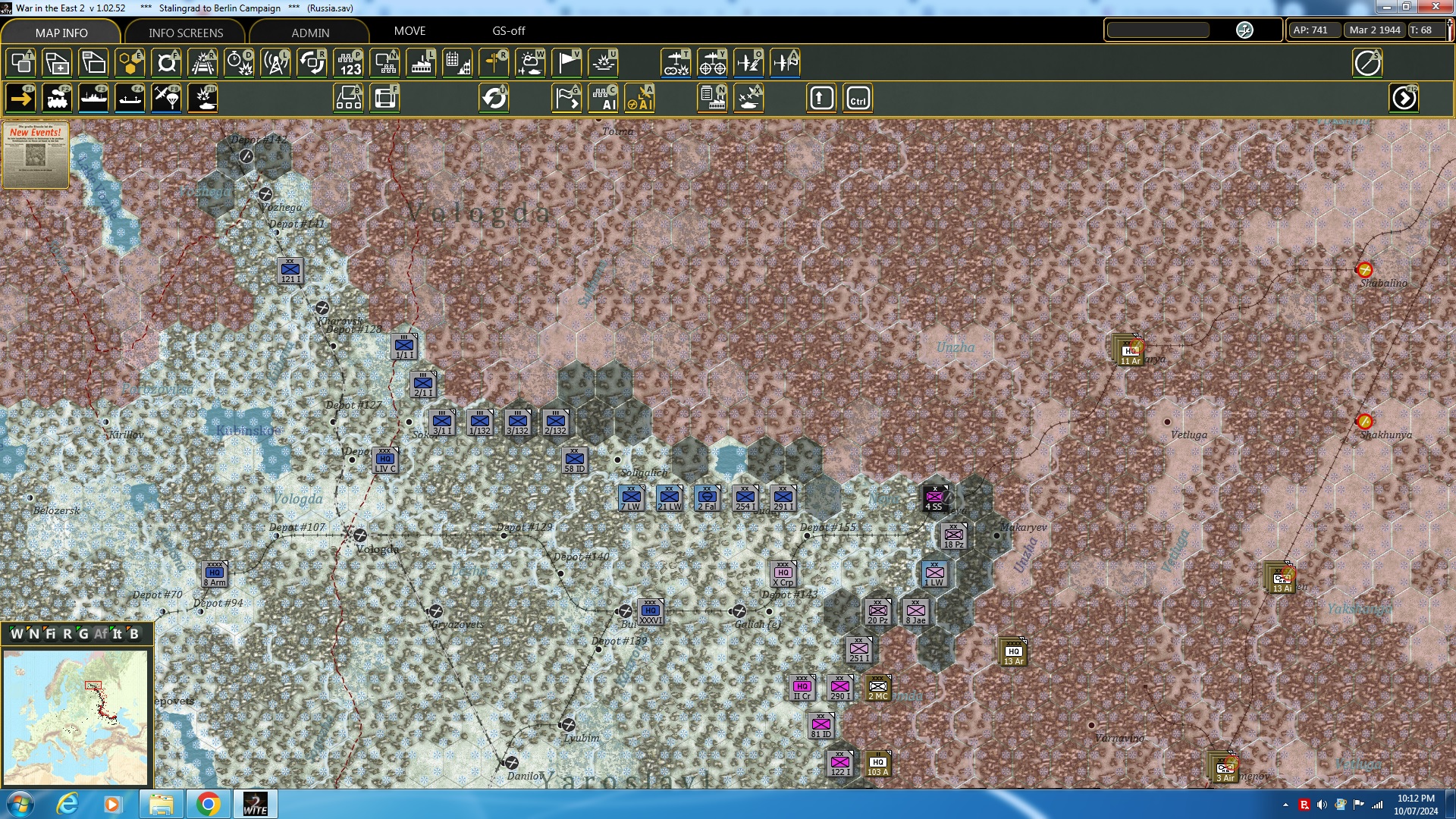Toggle the GS-off ground support setting

[507, 31]
